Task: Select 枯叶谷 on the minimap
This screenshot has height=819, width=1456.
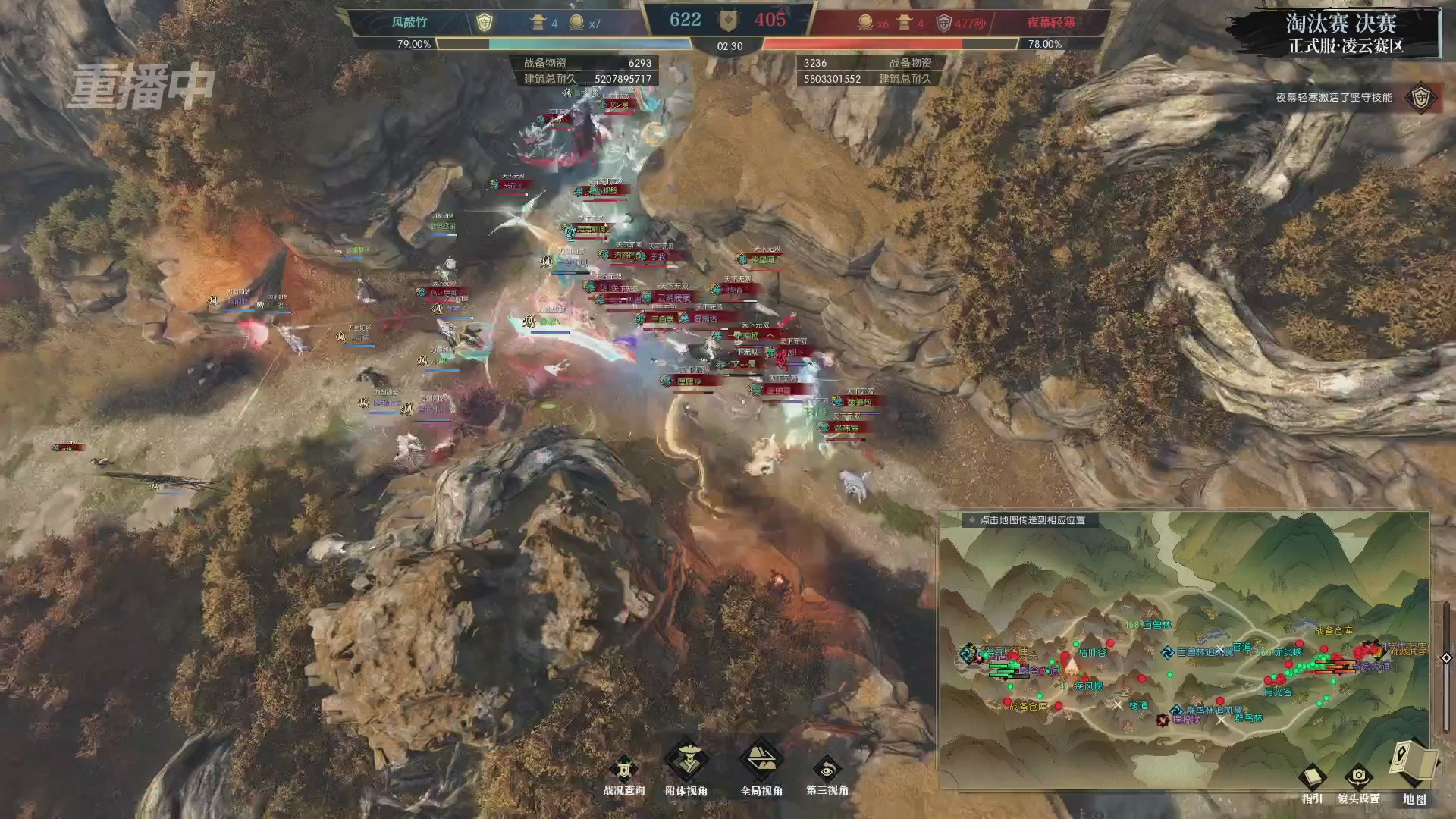Action: click(1092, 652)
